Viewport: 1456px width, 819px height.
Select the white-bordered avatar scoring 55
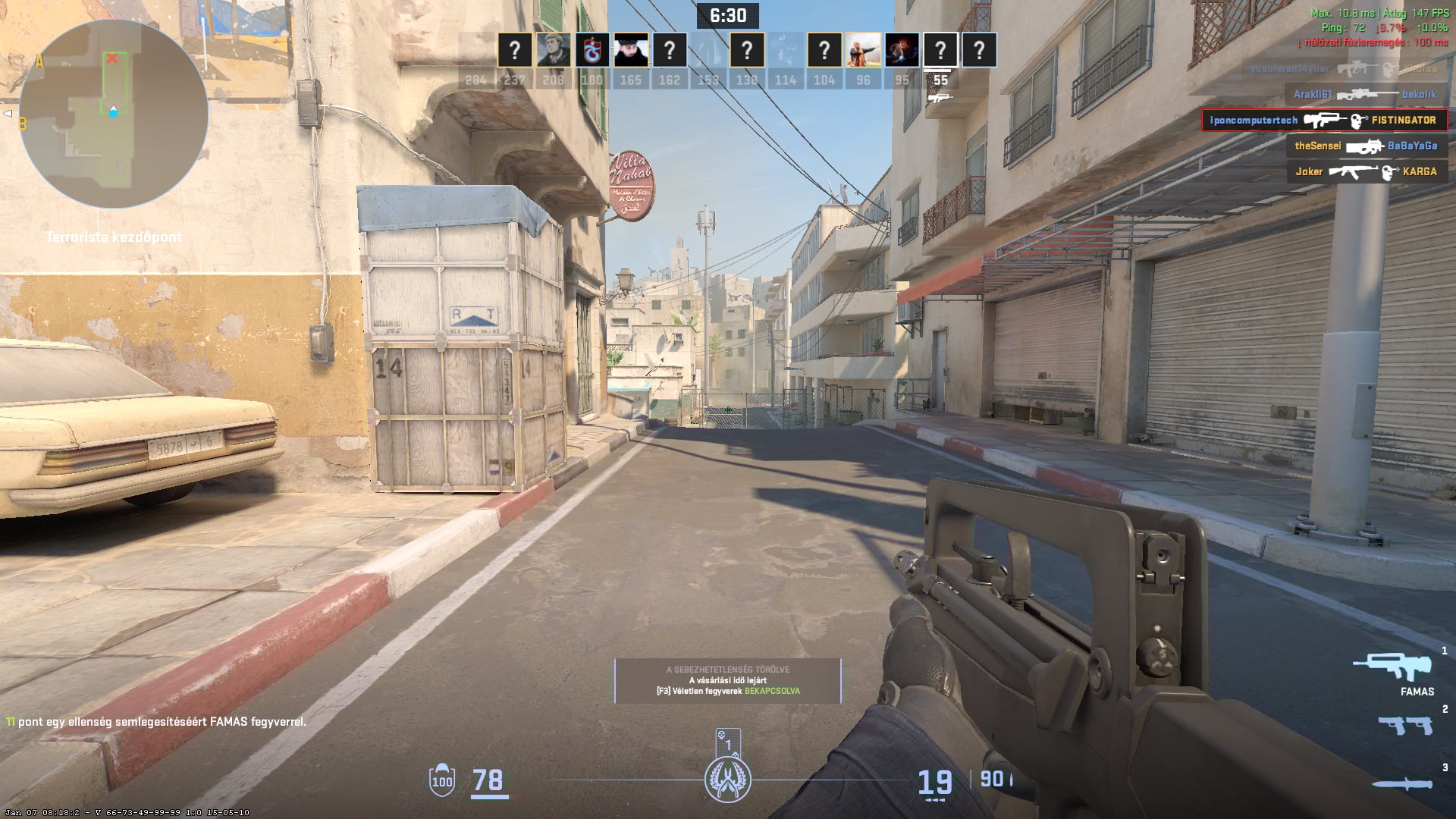[x=940, y=51]
